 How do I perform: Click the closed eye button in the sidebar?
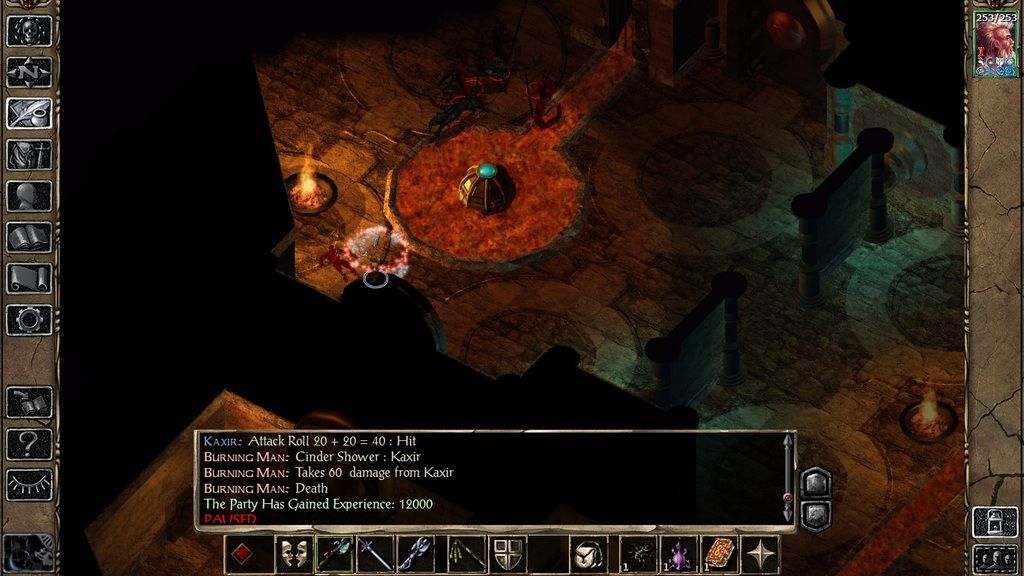click(29, 484)
